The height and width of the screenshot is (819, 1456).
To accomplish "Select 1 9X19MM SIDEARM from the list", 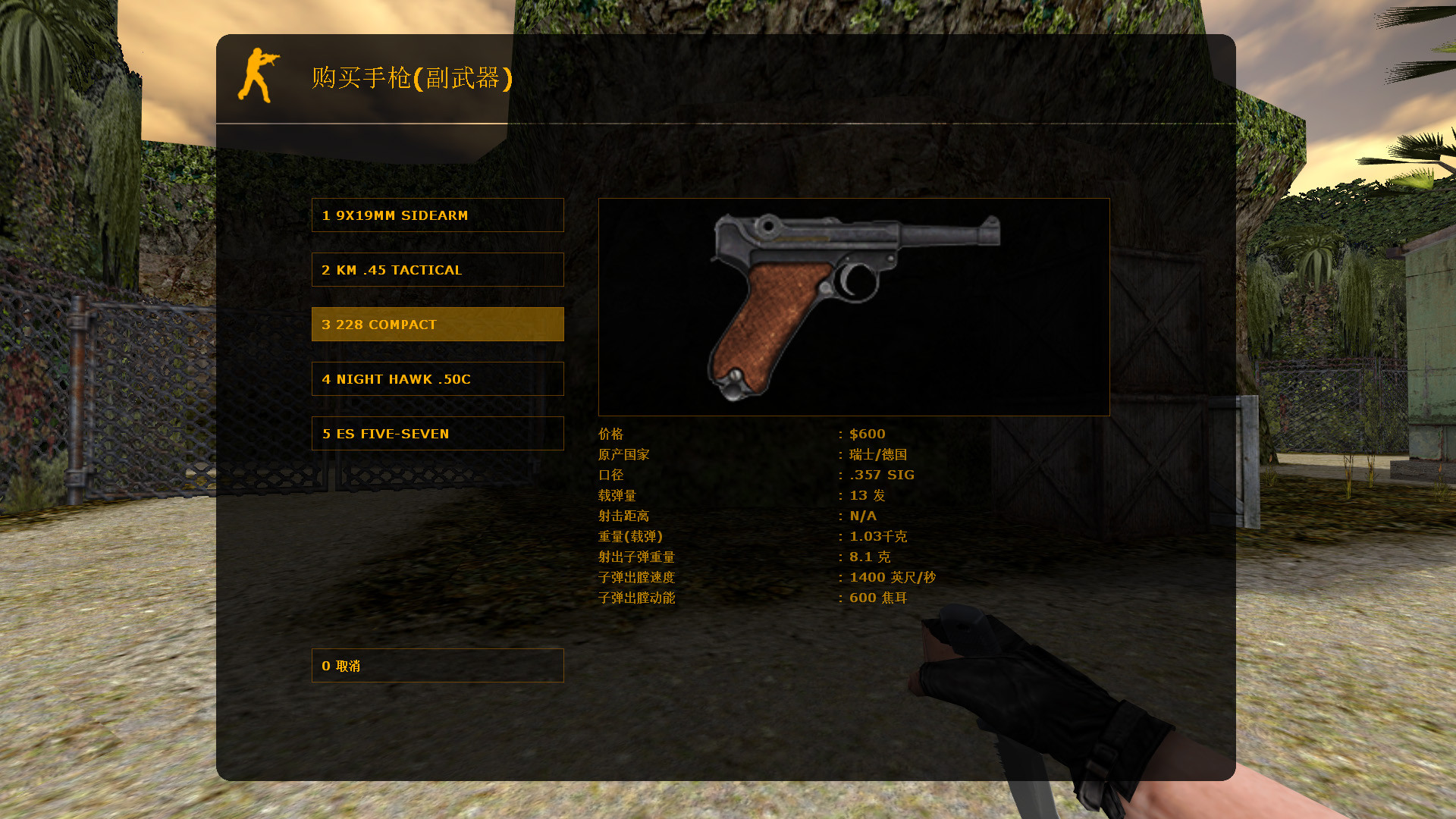I will pos(438,215).
